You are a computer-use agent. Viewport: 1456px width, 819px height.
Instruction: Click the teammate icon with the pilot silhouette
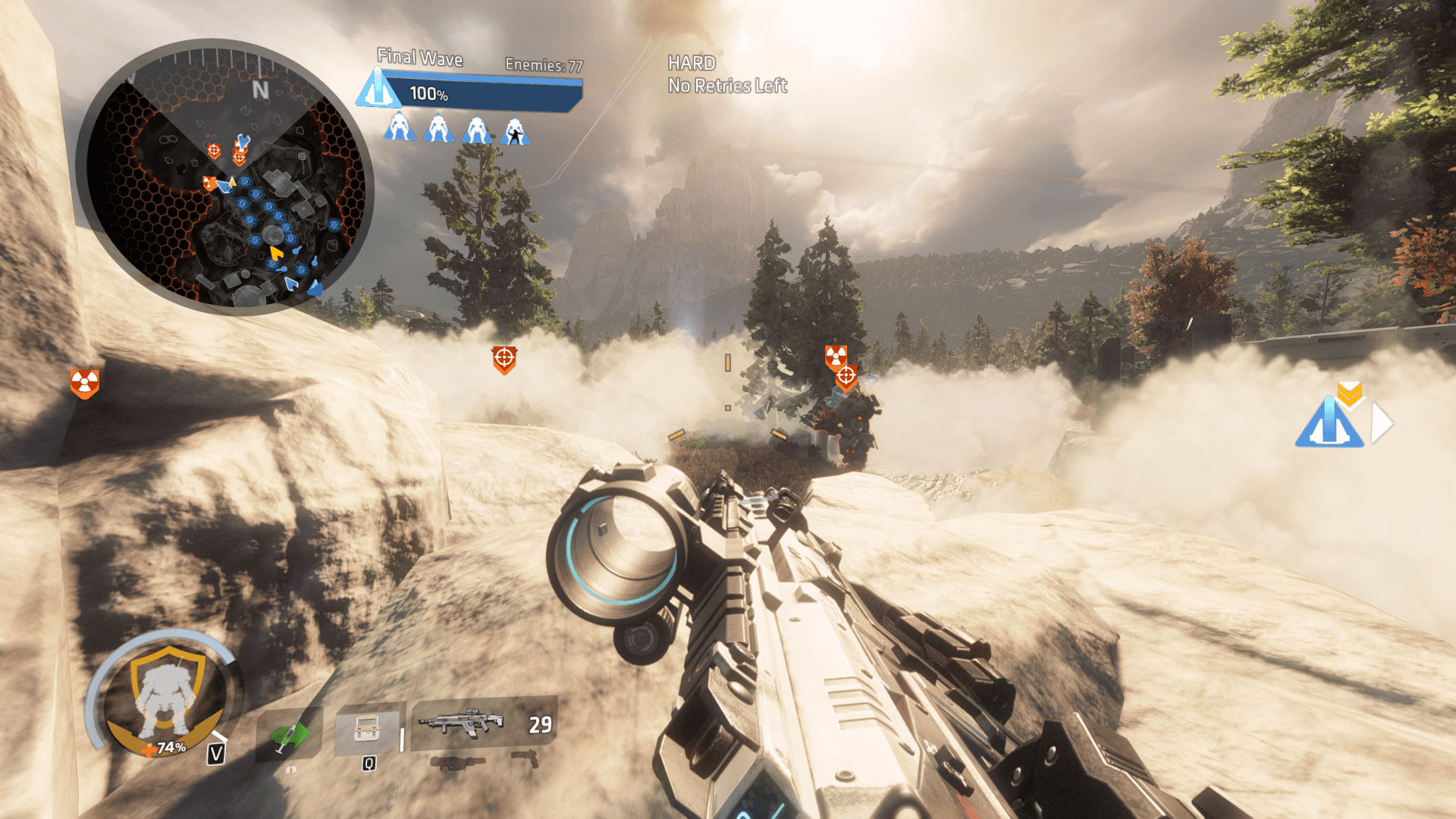(x=515, y=130)
